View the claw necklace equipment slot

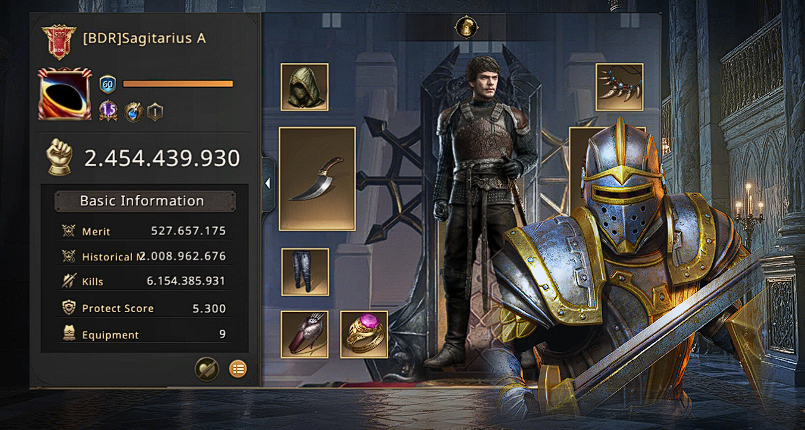click(x=619, y=87)
